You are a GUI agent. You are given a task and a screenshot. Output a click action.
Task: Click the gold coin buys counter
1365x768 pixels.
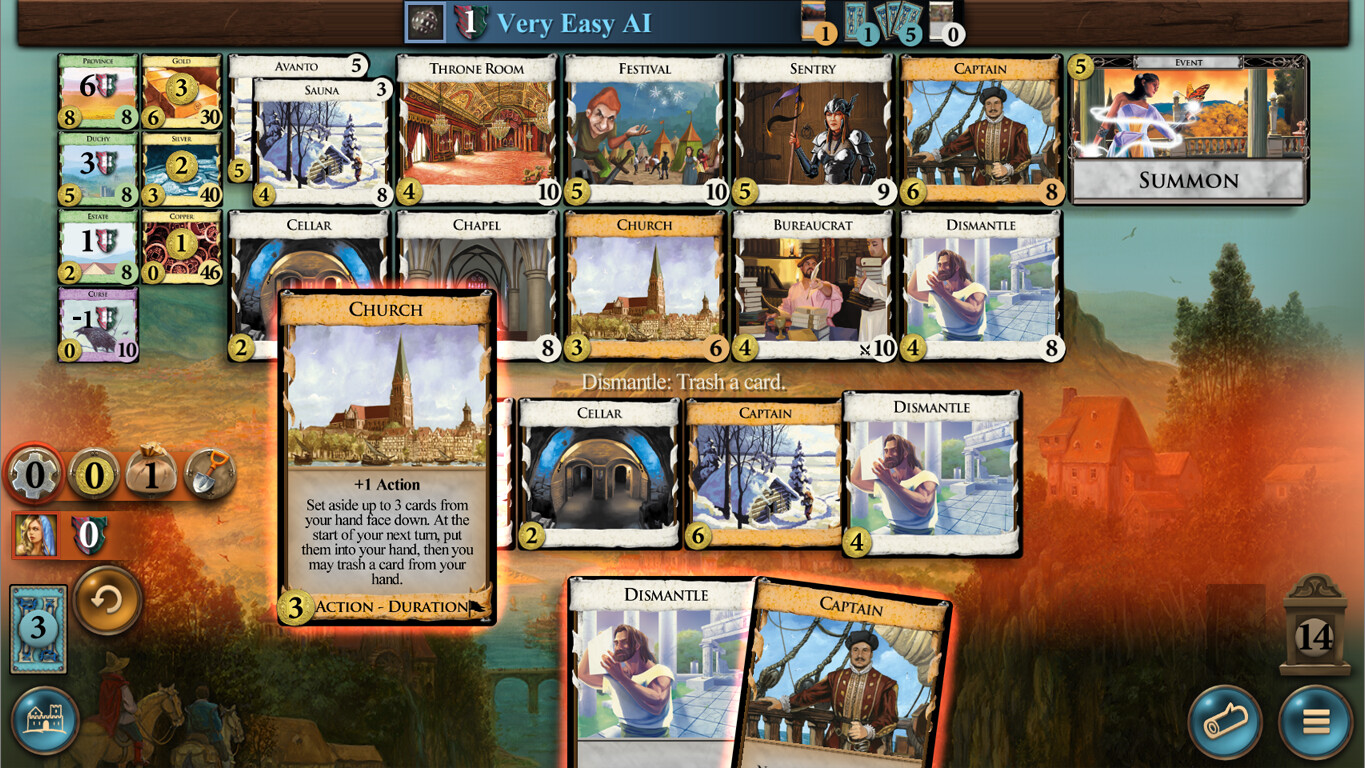coord(90,476)
